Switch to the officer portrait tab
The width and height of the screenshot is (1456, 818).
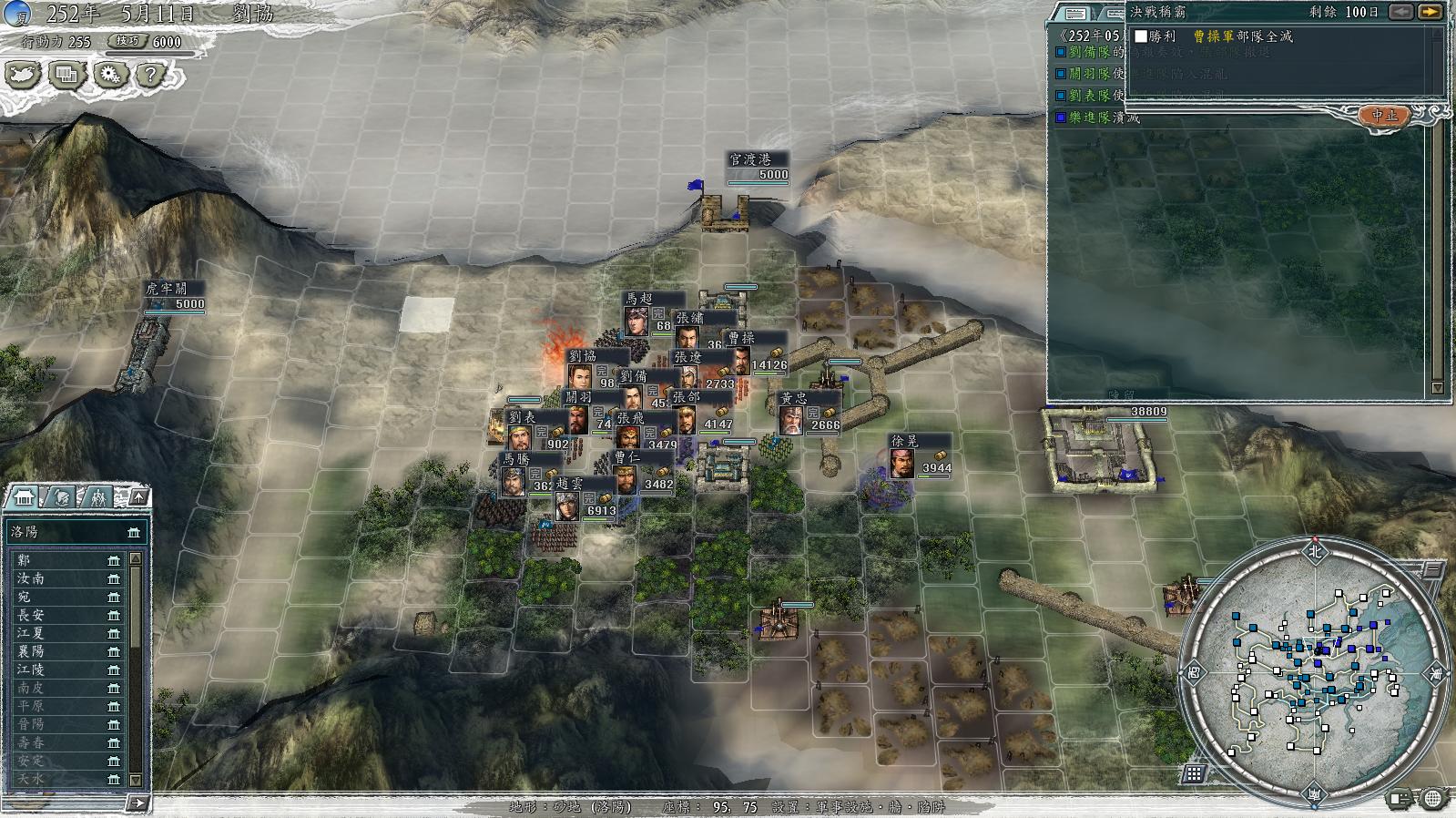[60, 497]
